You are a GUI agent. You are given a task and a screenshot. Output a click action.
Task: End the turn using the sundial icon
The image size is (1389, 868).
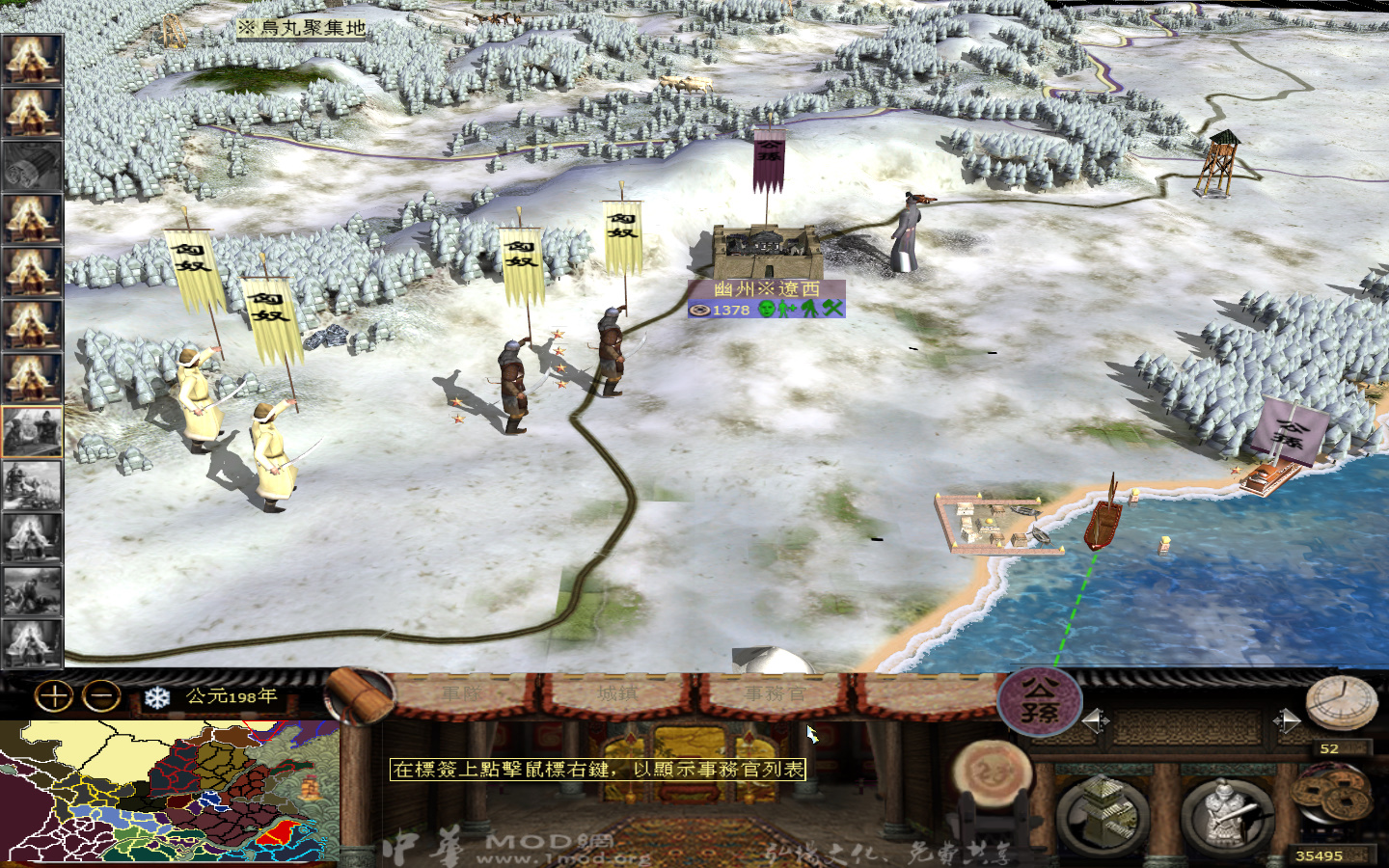coord(1341,704)
